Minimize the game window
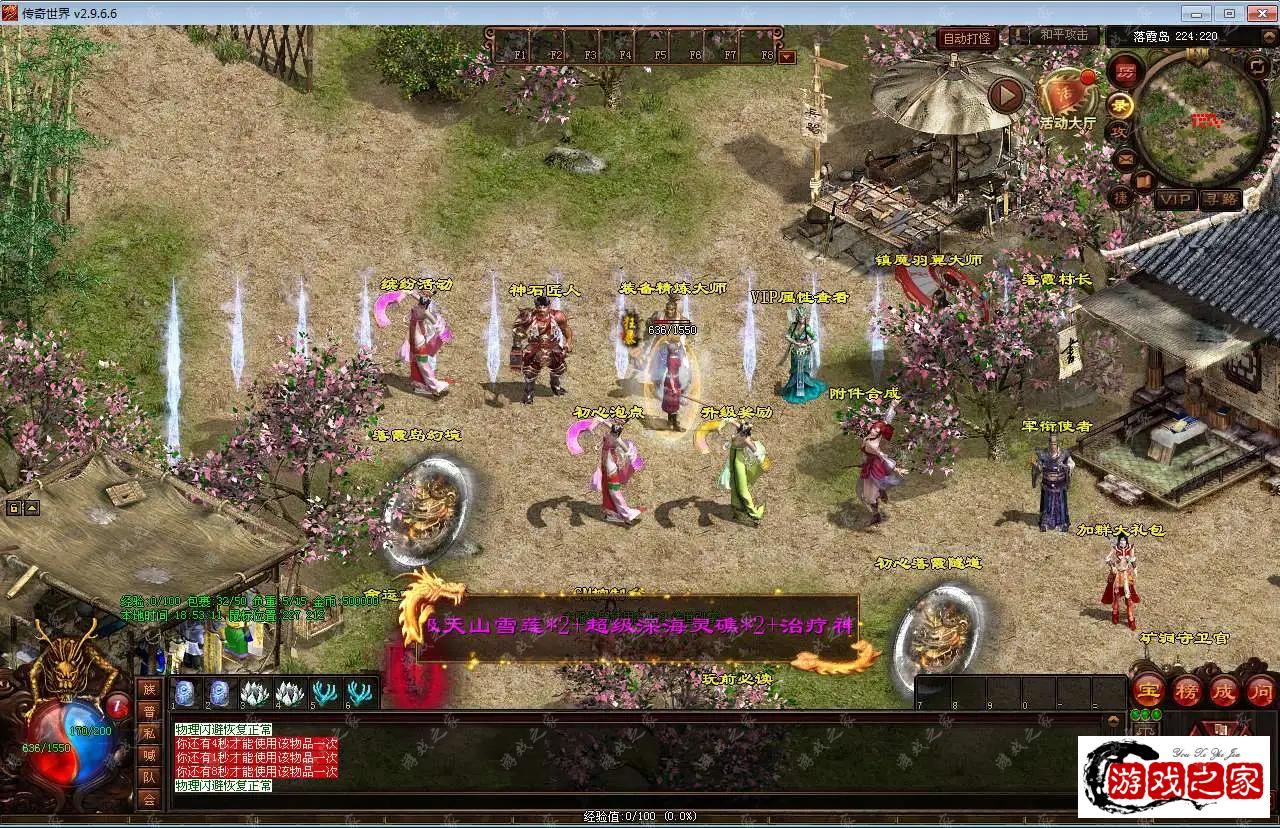This screenshot has width=1280, height=828. tap(1195, 13)
